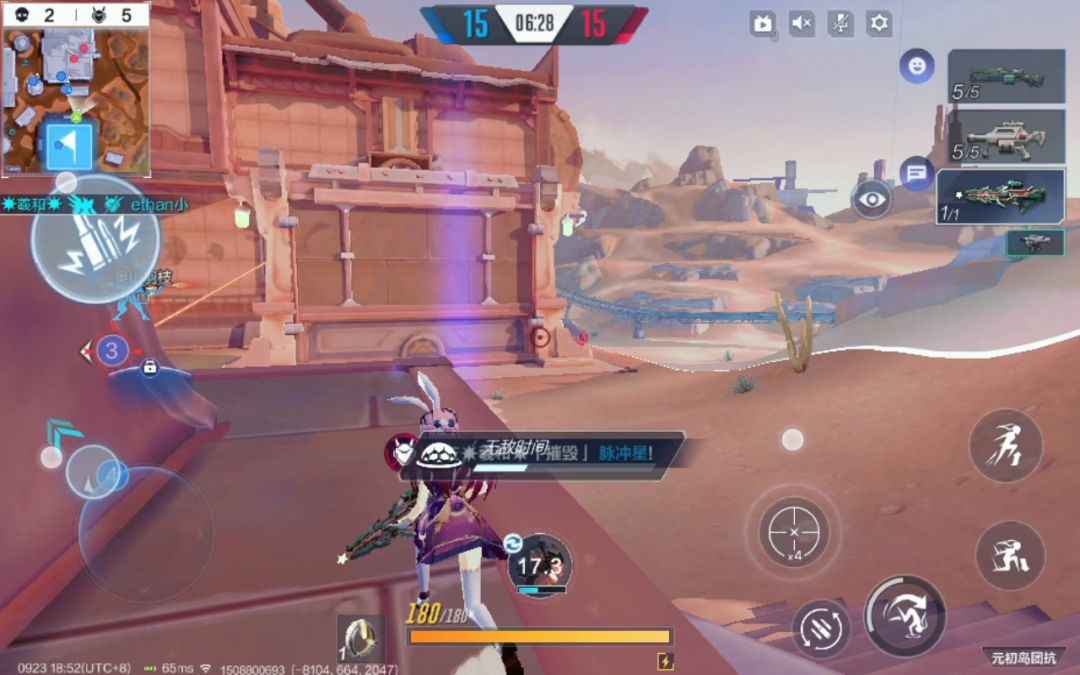This screenshot has width=1080, height=675.
Task: Tap the jump button
Action: (1005, 446)
